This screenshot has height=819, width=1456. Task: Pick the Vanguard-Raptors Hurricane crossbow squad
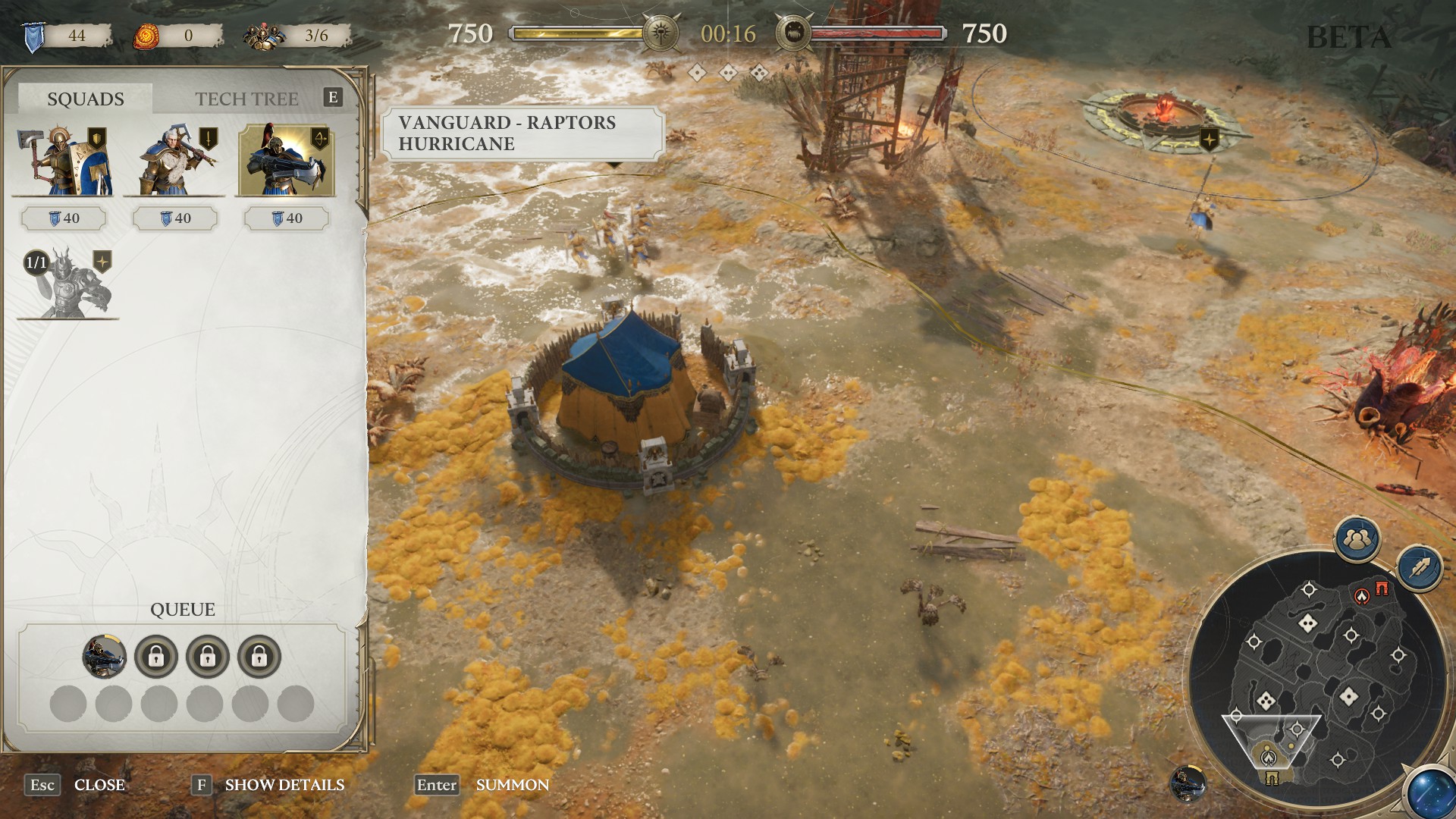click(286, 162)
